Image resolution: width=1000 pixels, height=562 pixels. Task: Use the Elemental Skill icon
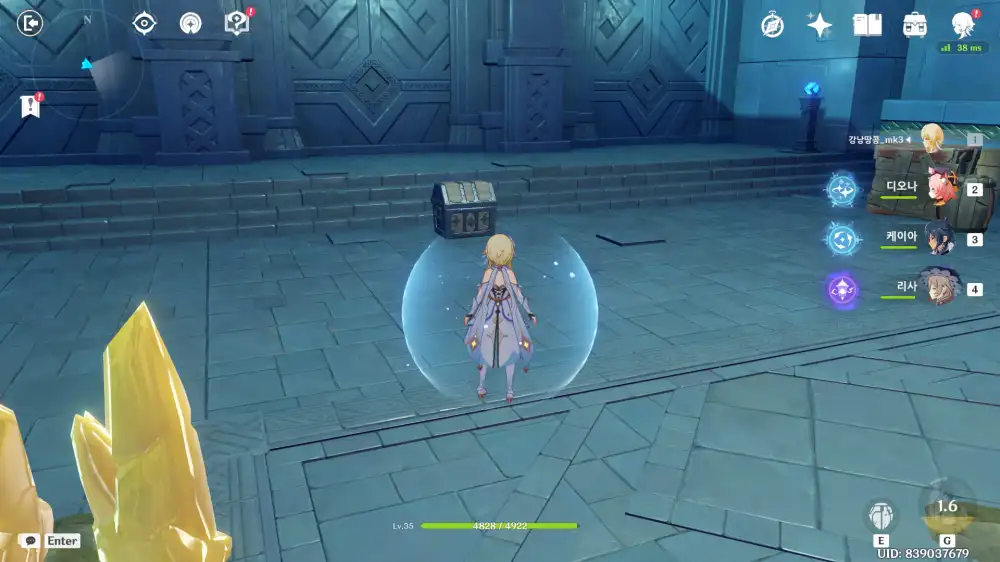click(880, 516)
